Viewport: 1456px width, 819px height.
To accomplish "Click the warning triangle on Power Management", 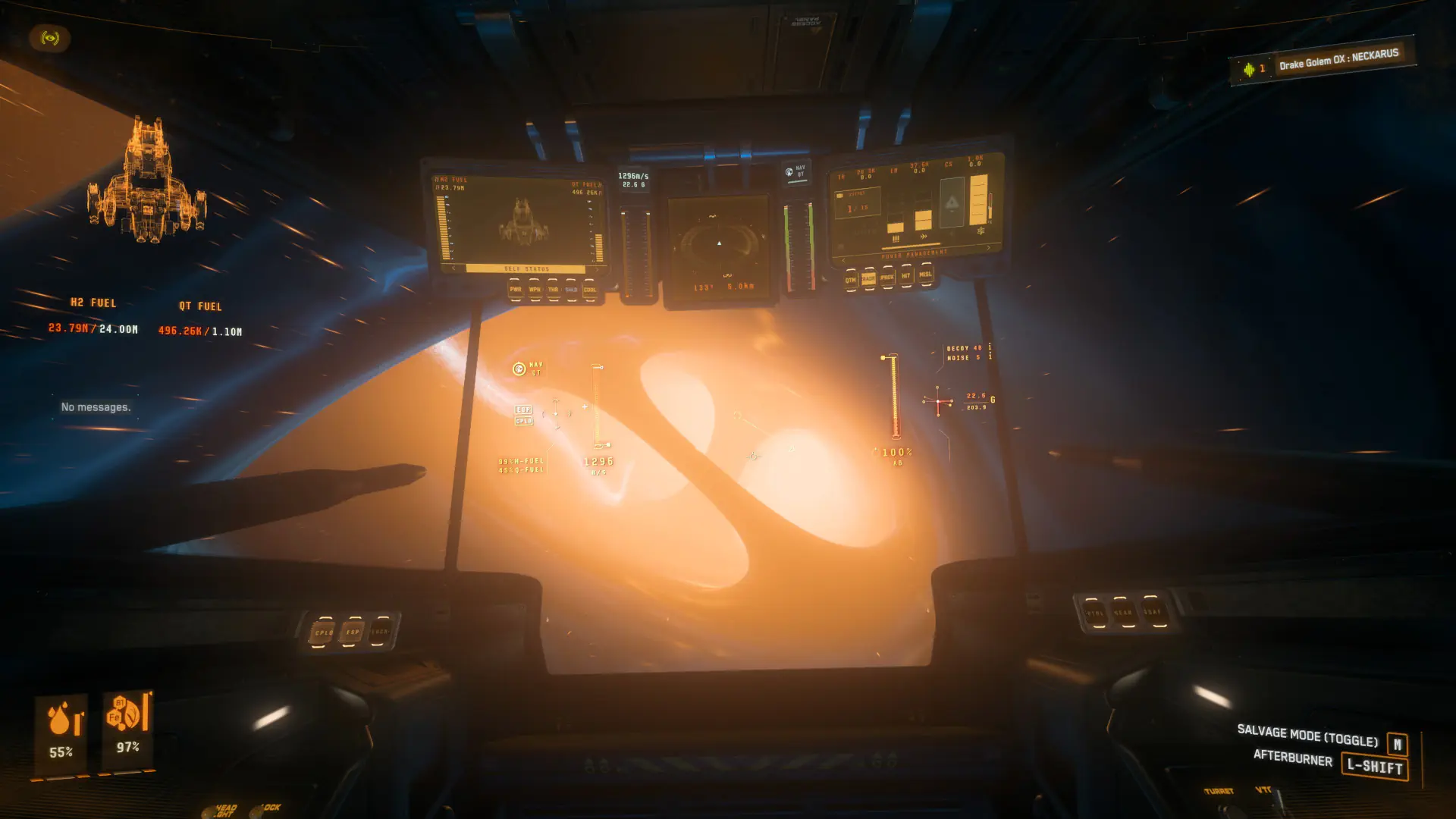I will coord(951,203).
